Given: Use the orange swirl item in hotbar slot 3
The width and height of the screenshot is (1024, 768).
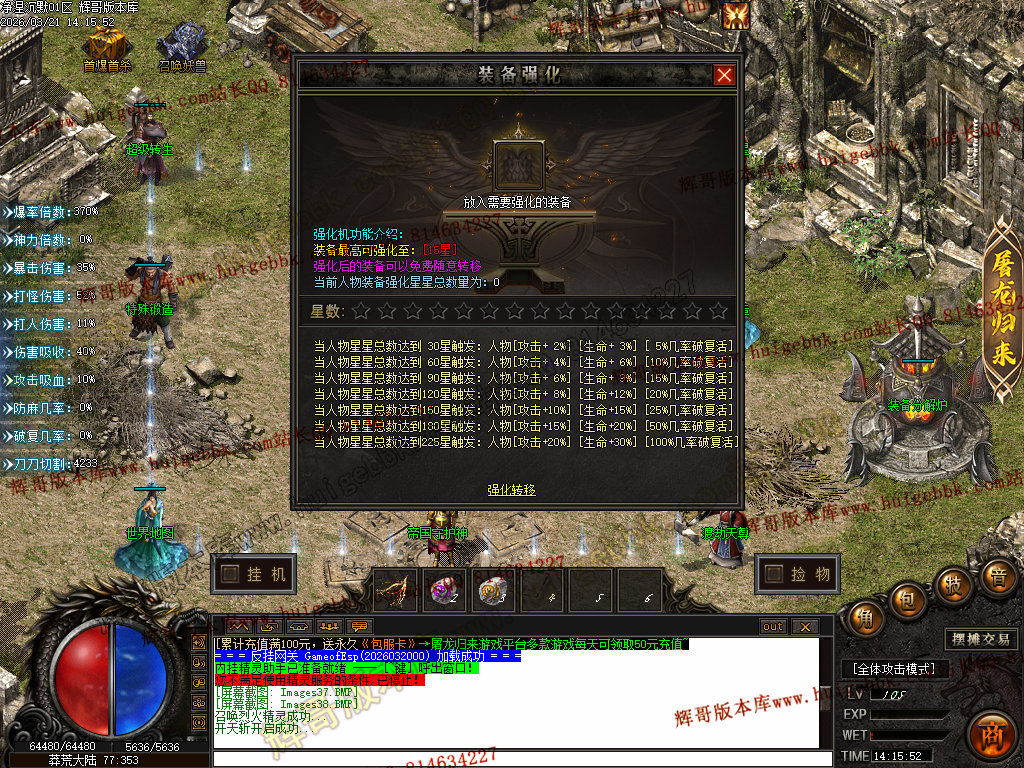Looking at the screenshot, I should pyautogui.click(x=494, y=591).
